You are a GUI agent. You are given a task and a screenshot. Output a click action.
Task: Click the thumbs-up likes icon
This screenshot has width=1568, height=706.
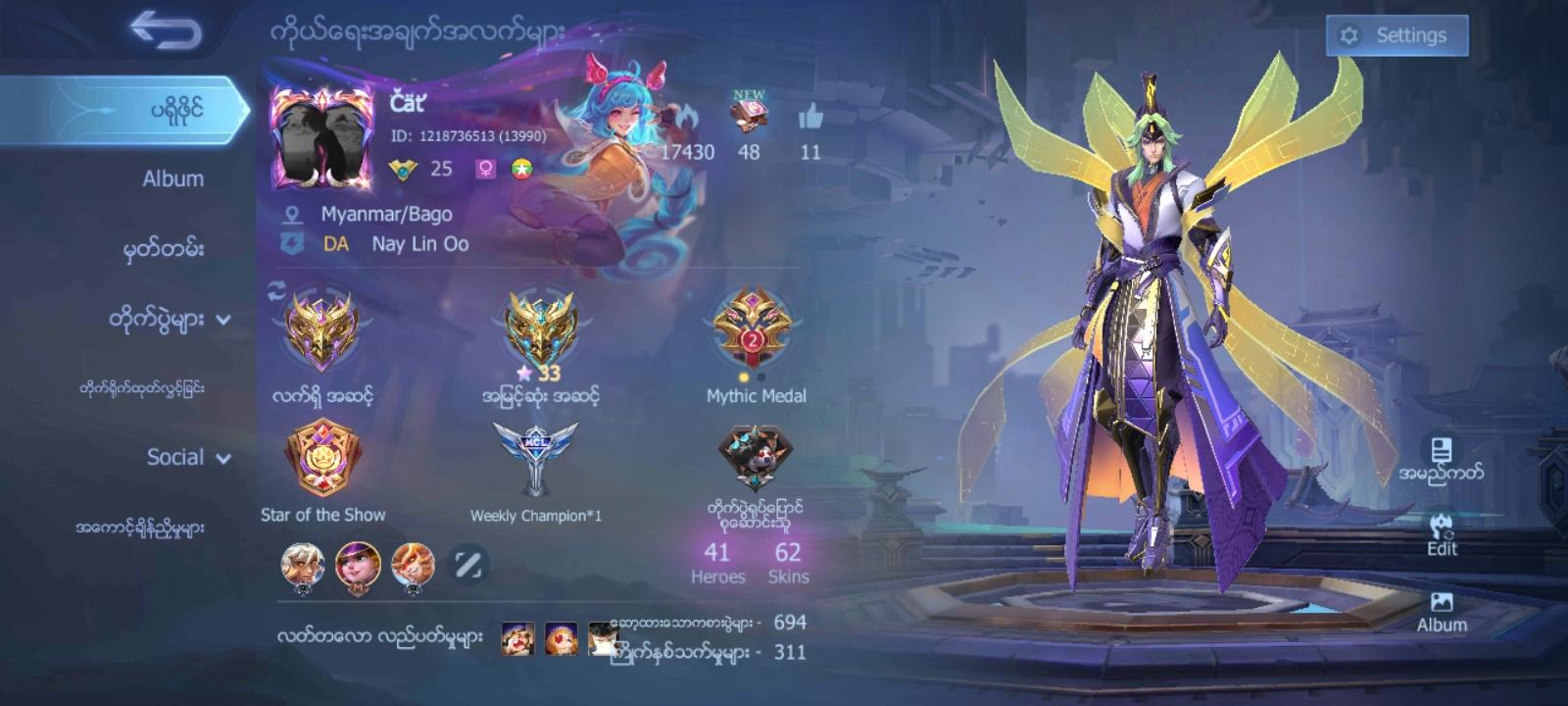809,117
